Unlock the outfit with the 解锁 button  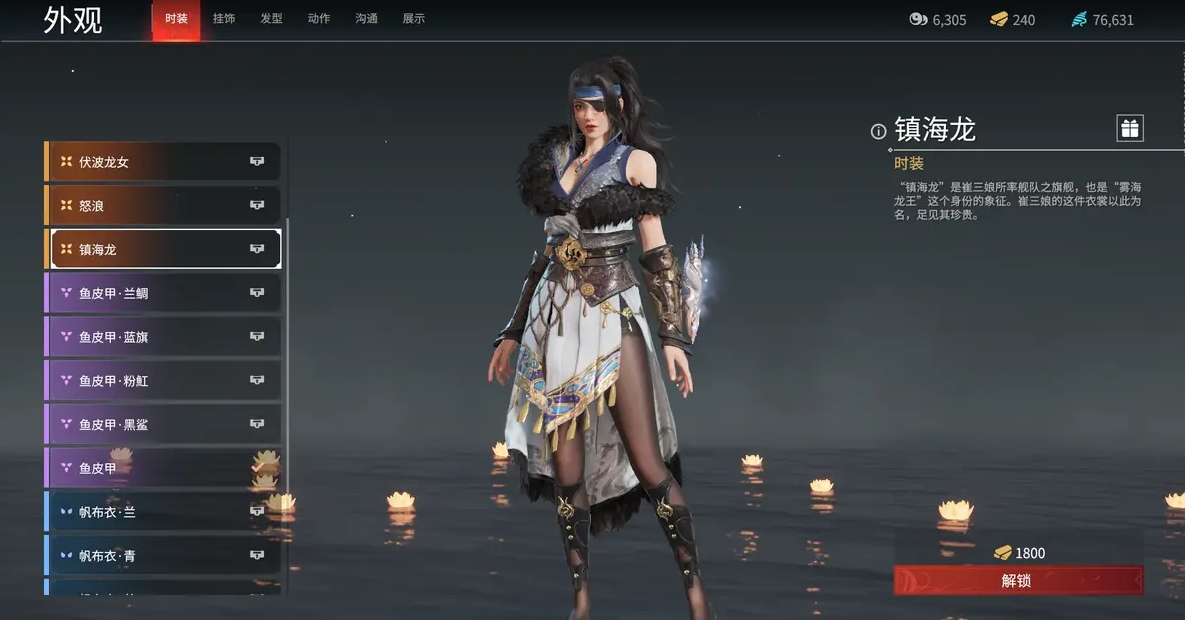pyautogui.click(x=1017, y=580)
